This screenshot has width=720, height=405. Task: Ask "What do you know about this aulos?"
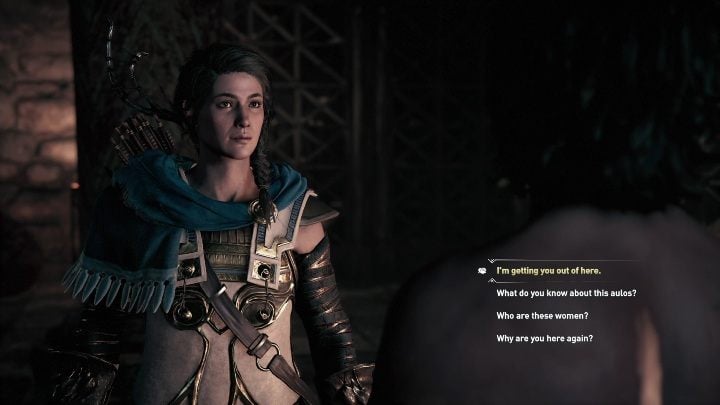point(566,293)
